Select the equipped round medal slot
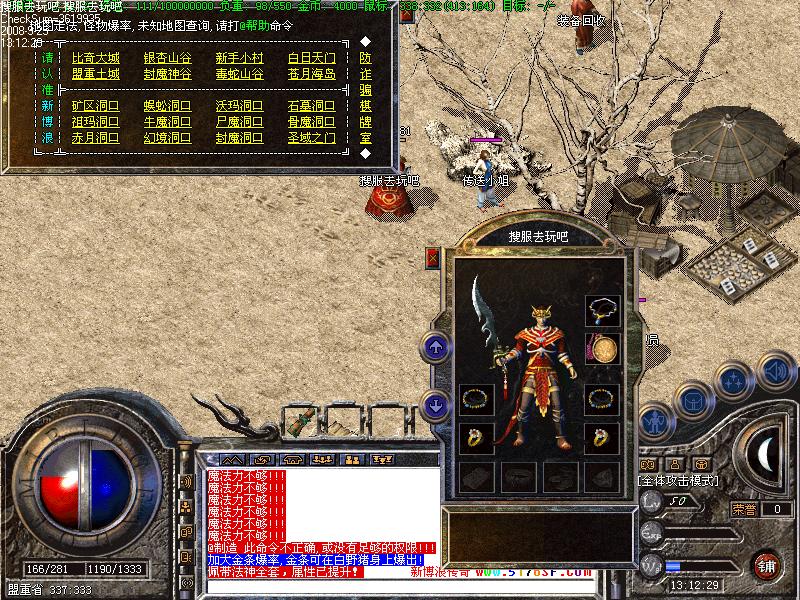Image resolution: width=800 pixels, height=600 pixels. pos(602,349)
